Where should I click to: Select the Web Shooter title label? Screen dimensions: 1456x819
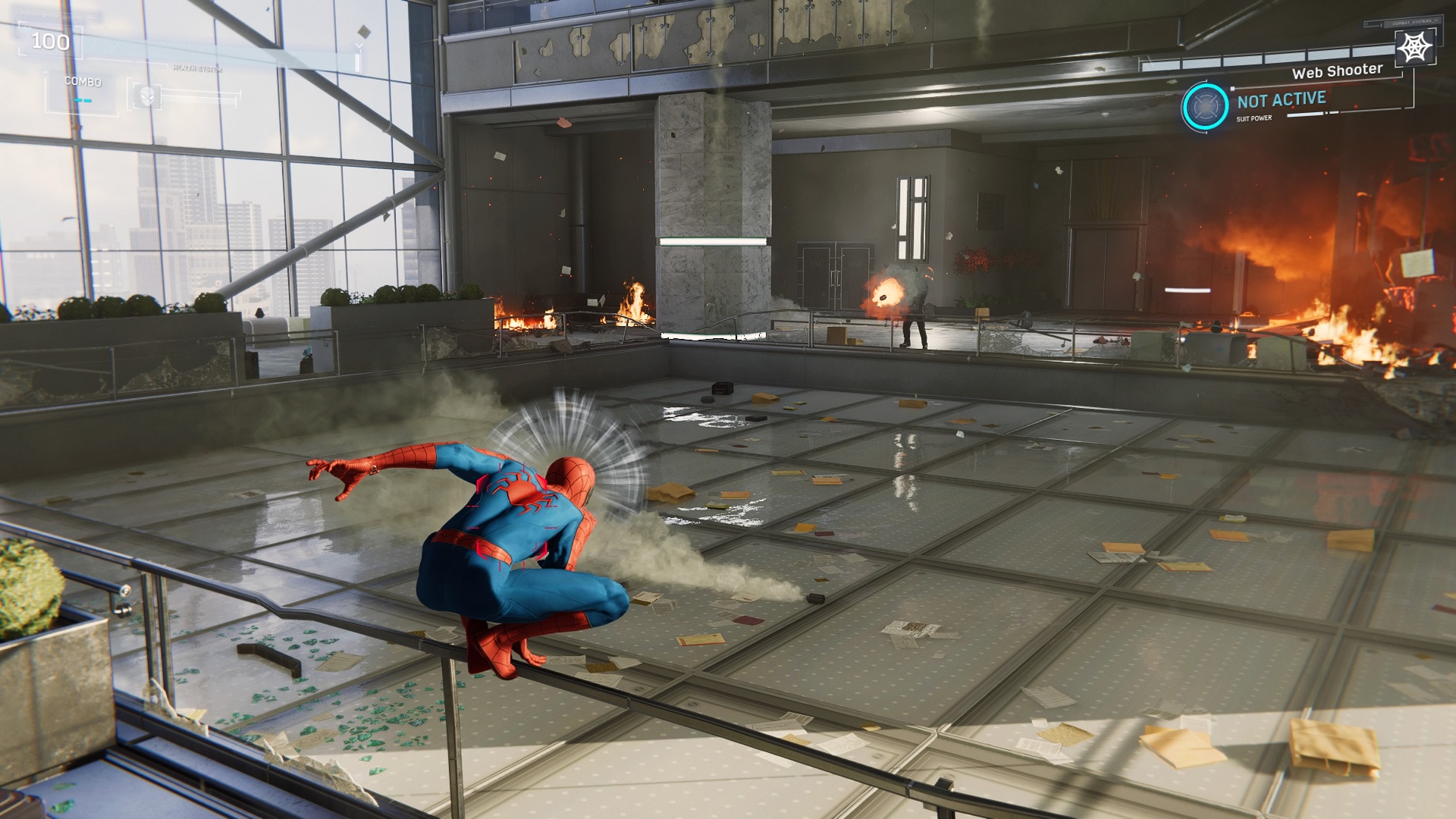[x=1337, y=73]
